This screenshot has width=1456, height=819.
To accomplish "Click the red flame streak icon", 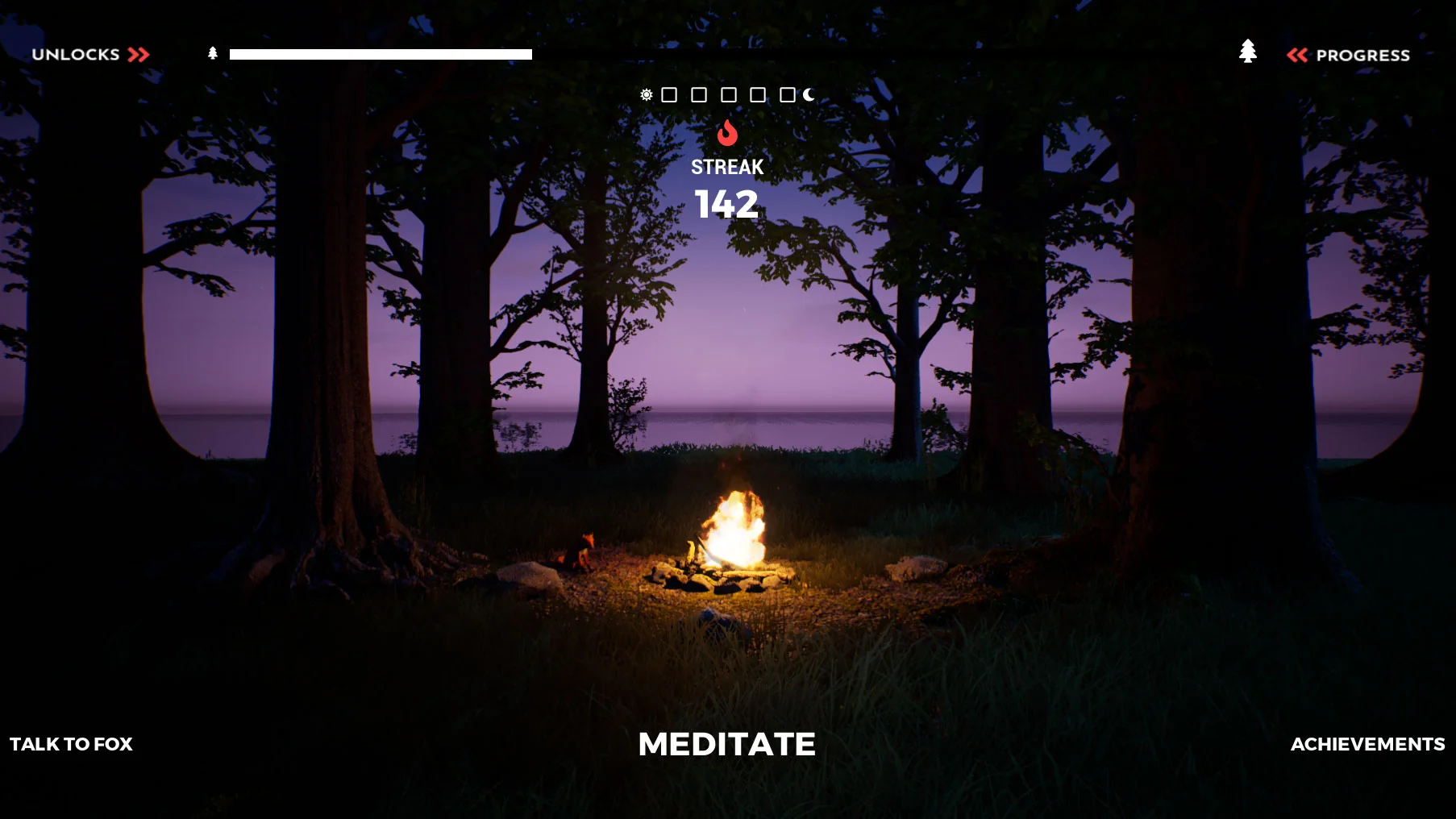I will point(729,134).
